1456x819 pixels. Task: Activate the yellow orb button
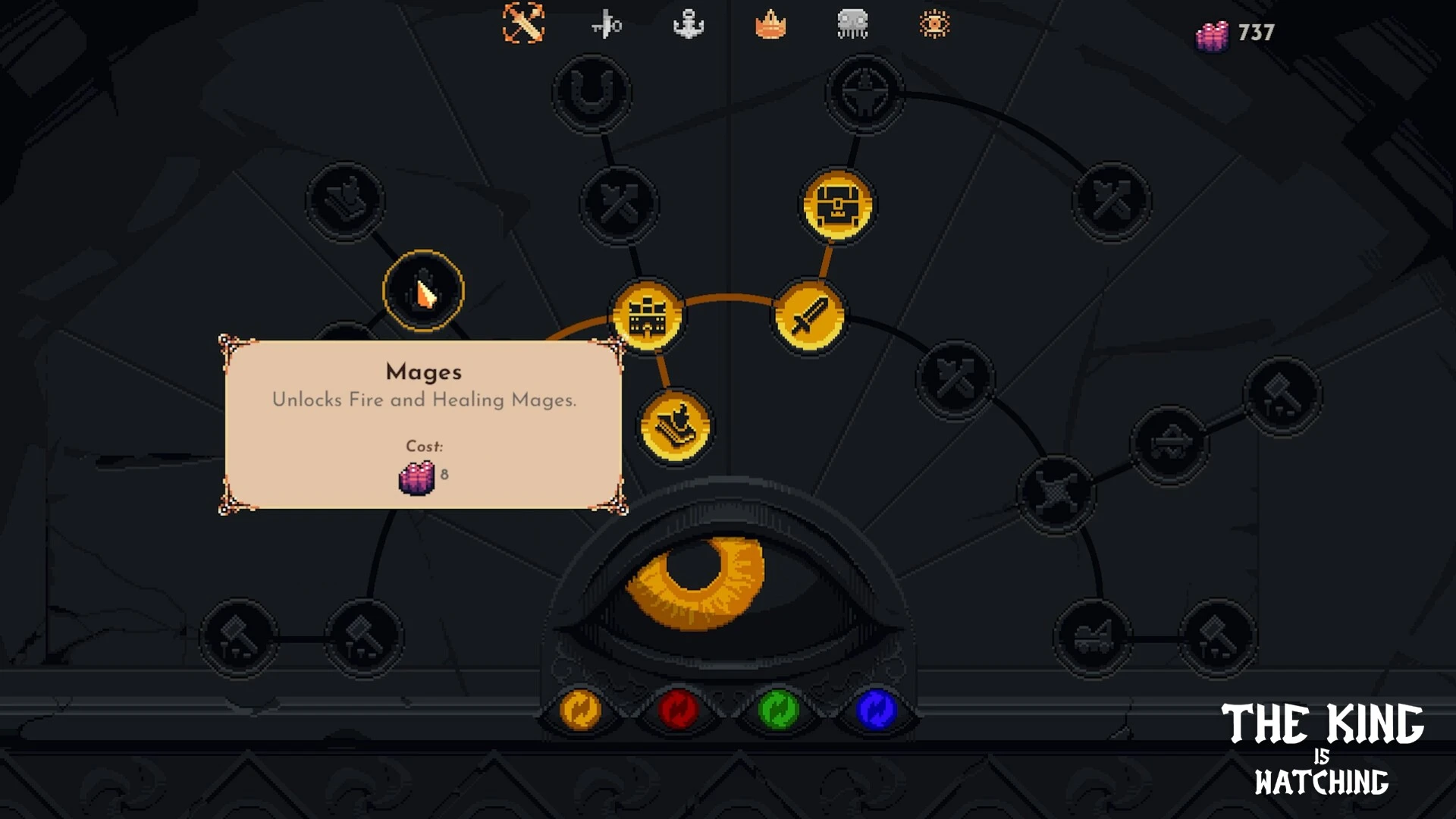580,711
